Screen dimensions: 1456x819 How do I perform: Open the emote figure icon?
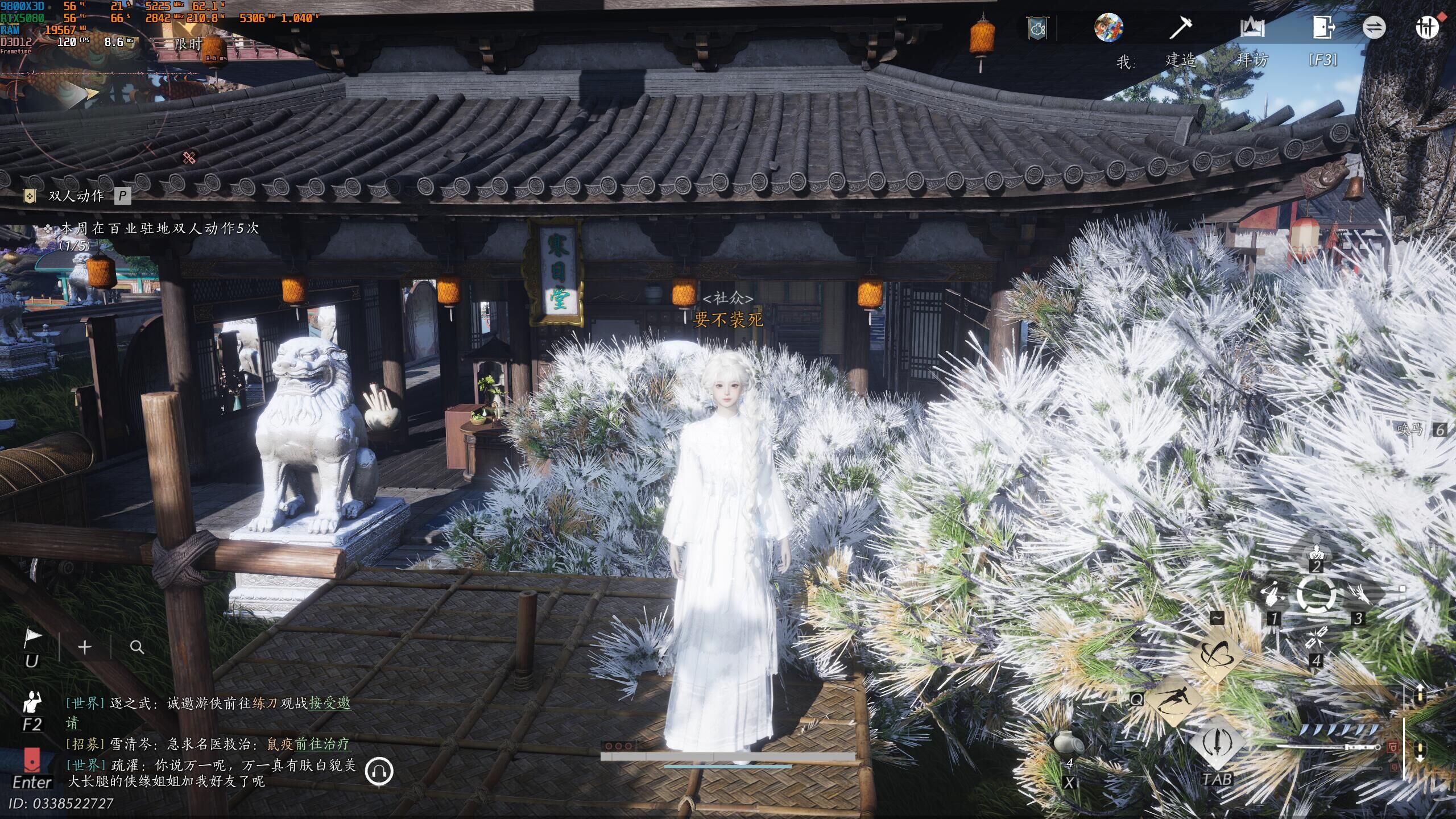coord(32,703)
